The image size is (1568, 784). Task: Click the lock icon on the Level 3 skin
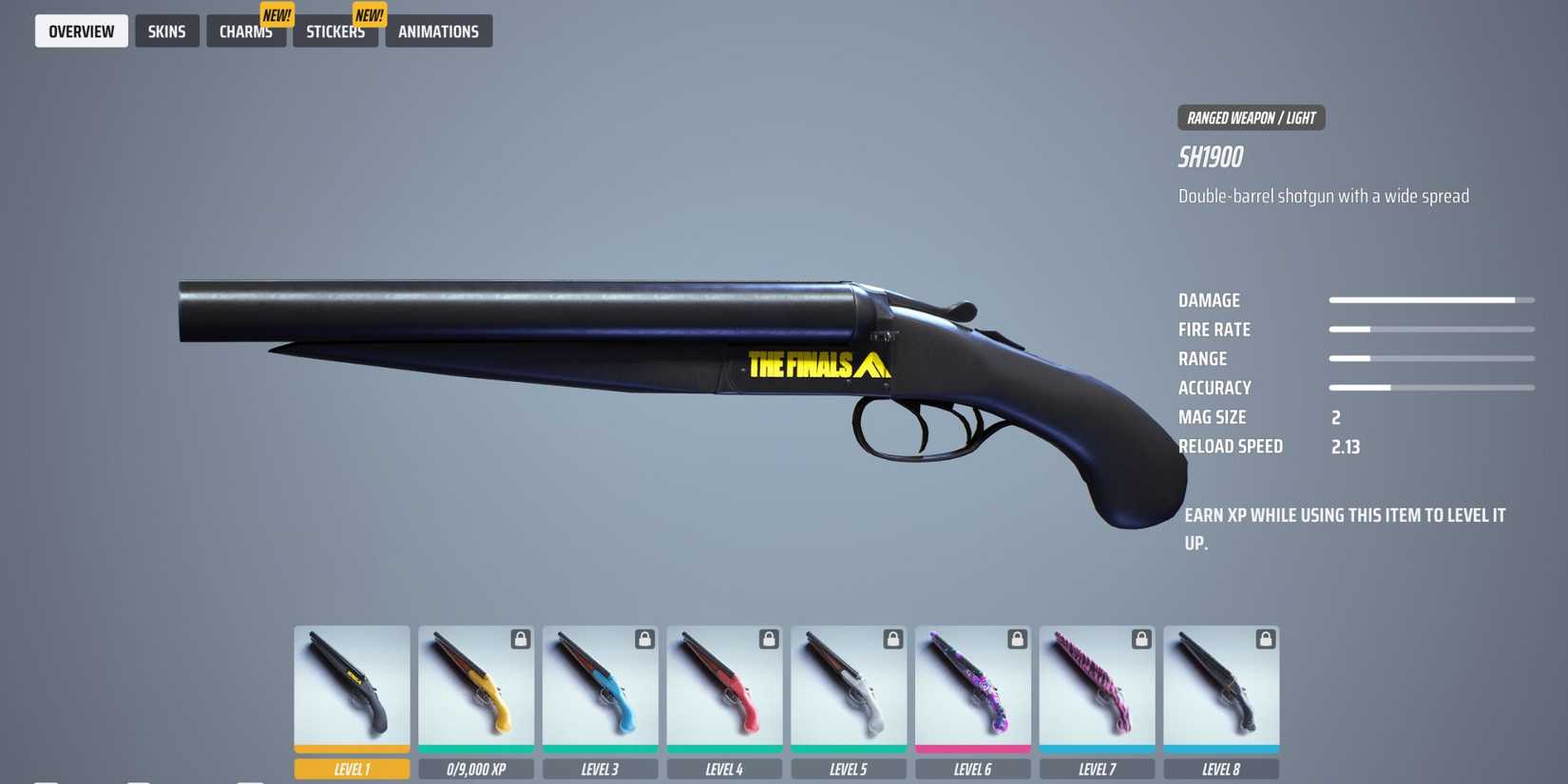coord(644,640)
